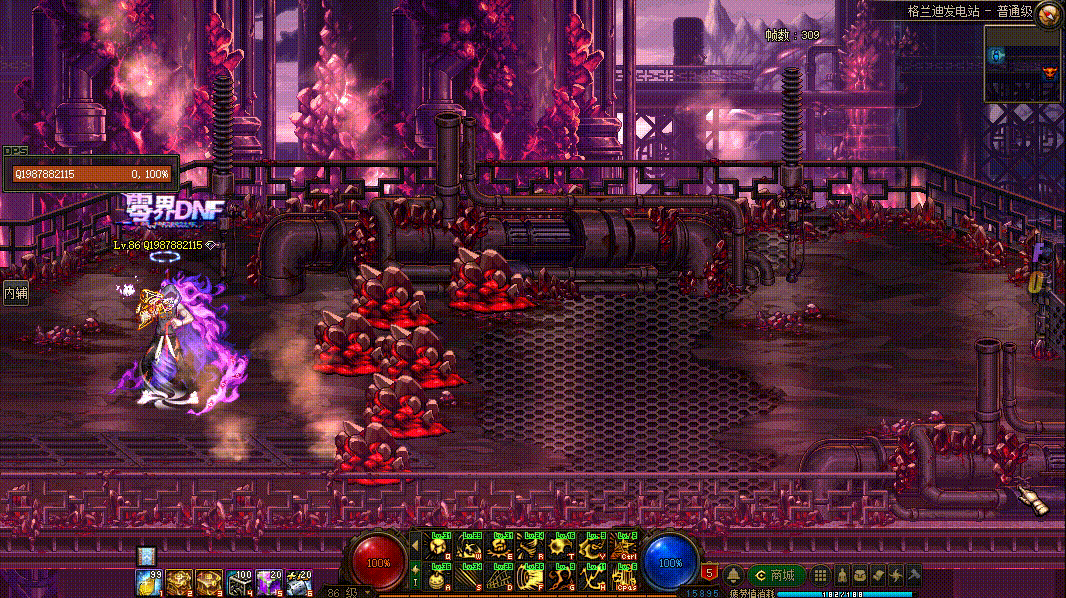
Task: Open the character silhouette info icon
Action: tap(843, 575)
